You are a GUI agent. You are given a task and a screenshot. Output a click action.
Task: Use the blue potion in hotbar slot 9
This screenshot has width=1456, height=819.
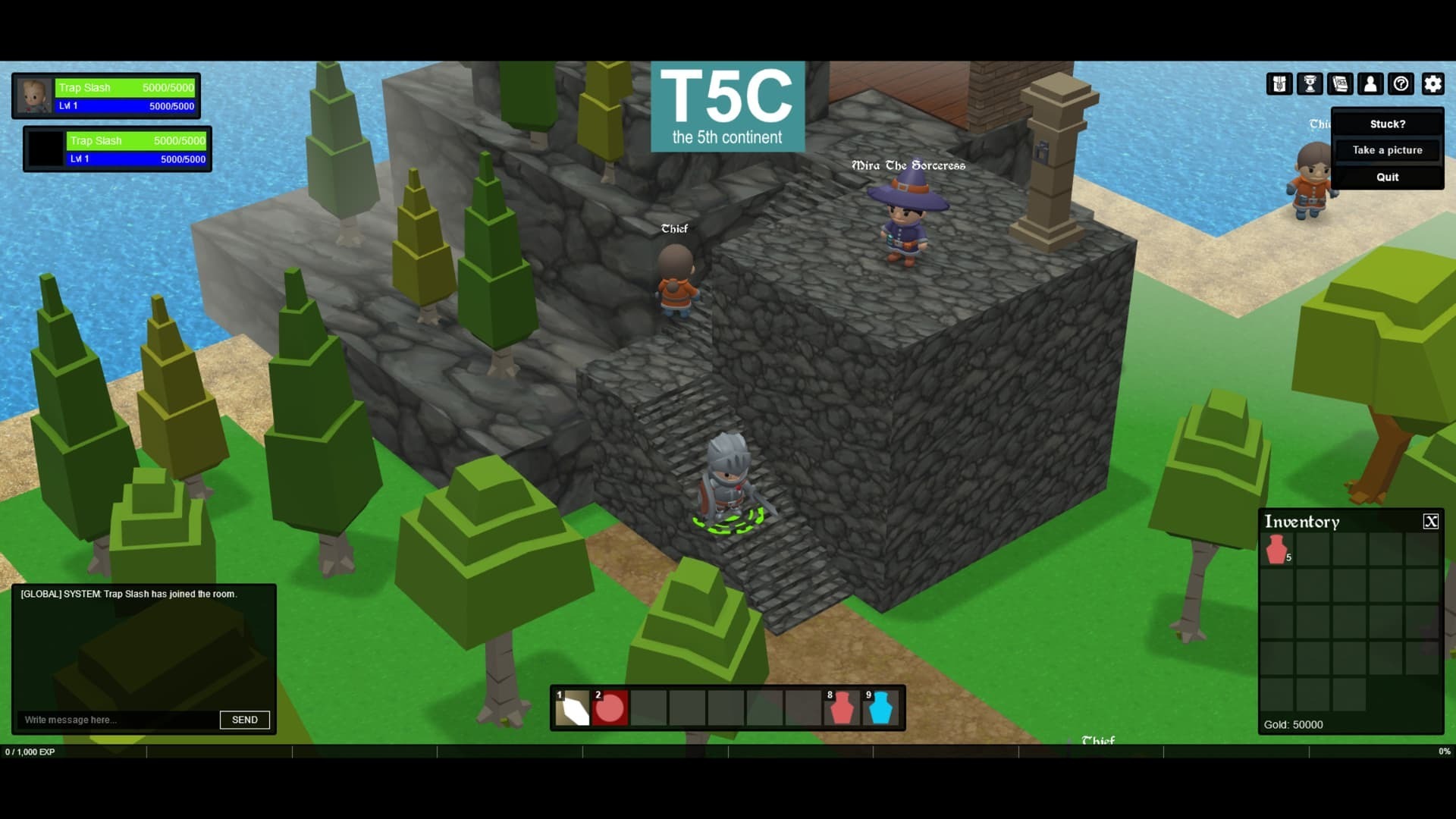[x=880, y=708]
